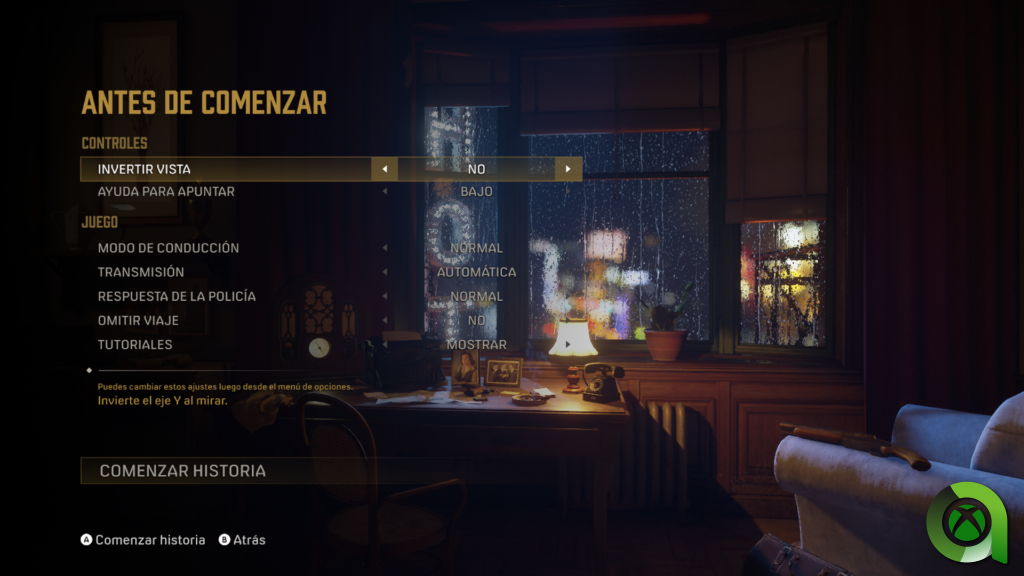Image resolution: width=1024 pixels, height=576 pixels.
Task: Start the game with Comenzar Historia
Action: pos(183,470)
